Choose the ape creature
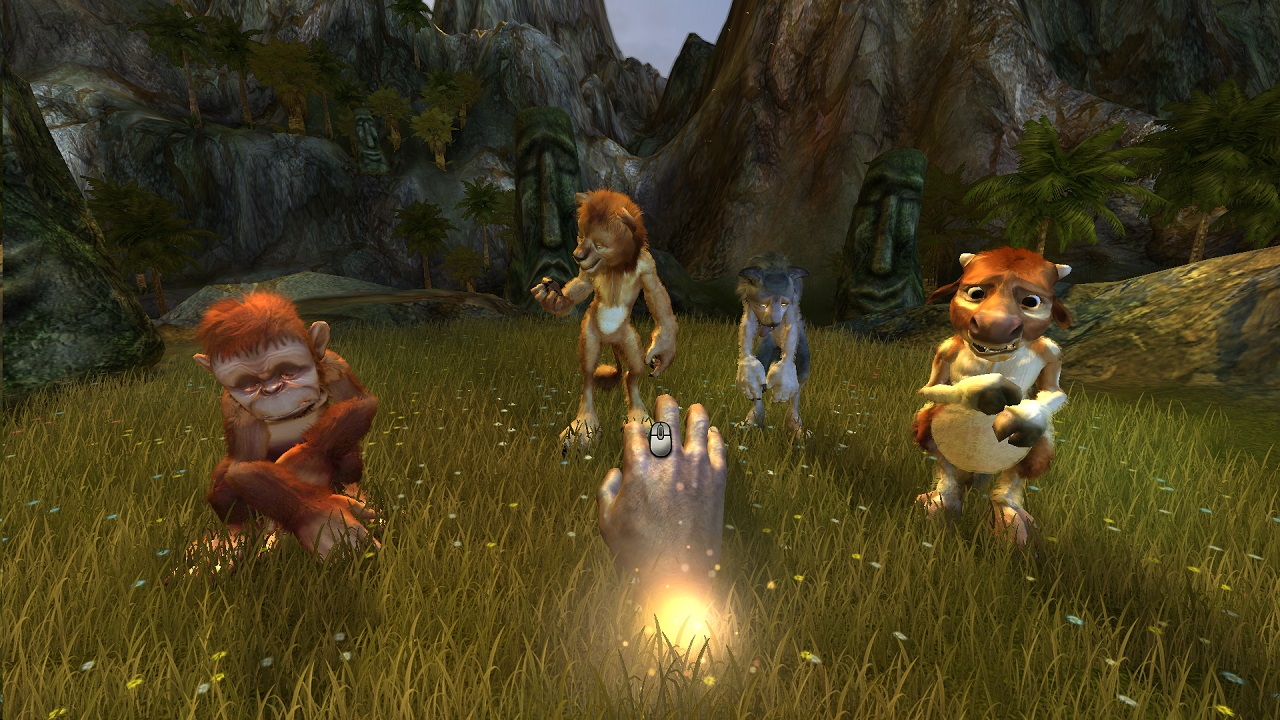1280x720 pixels. (x=285, y=420)
